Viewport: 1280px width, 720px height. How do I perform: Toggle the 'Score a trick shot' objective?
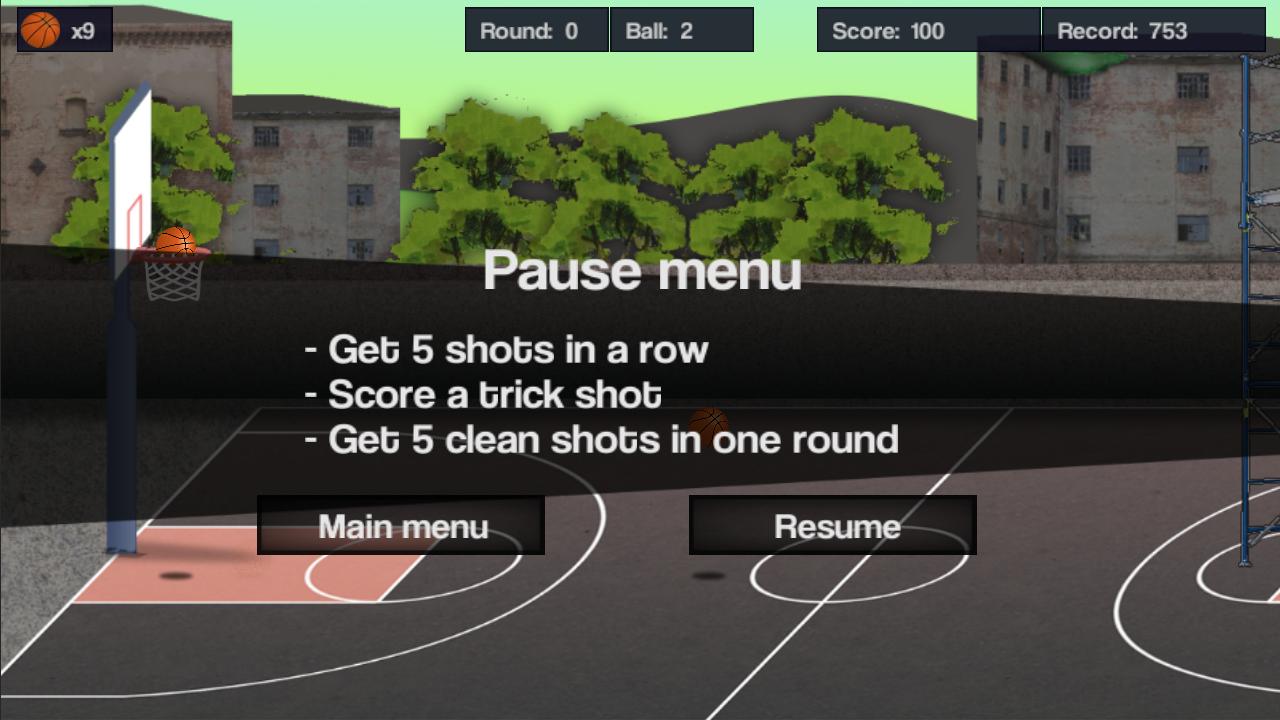pos(483,394)
